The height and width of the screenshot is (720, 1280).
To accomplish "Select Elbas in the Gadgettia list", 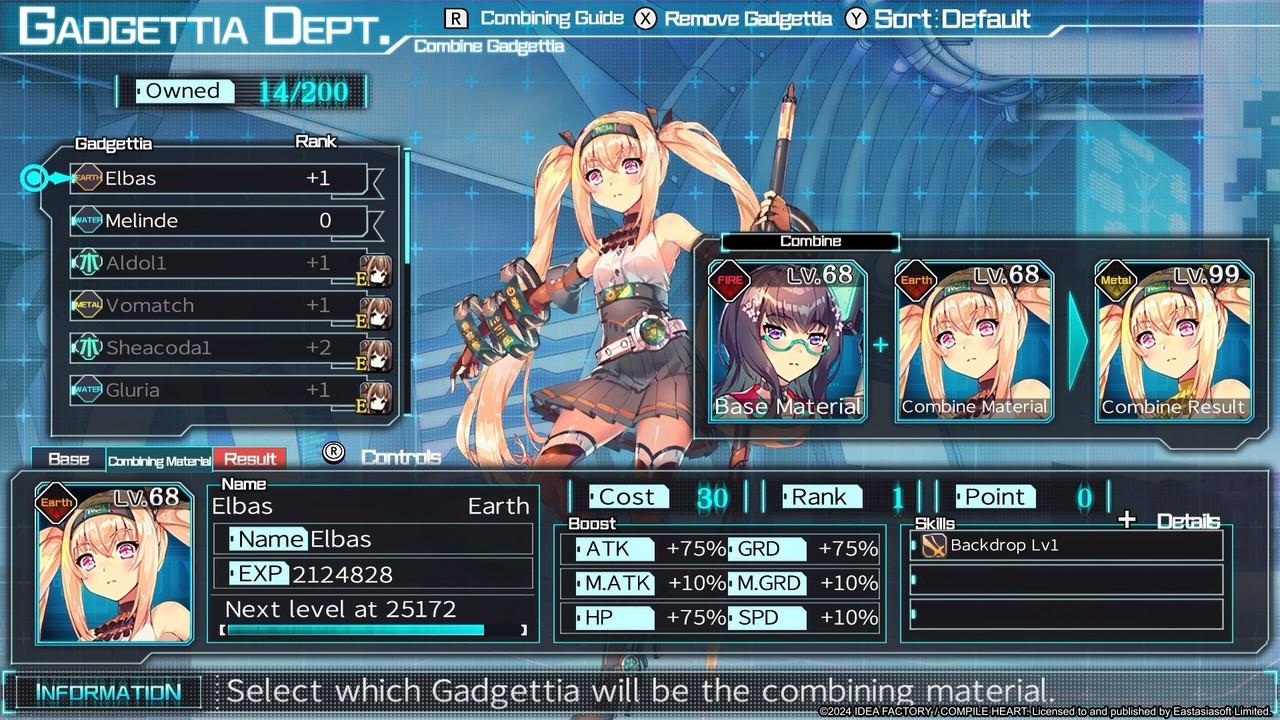I will (218, 179).
